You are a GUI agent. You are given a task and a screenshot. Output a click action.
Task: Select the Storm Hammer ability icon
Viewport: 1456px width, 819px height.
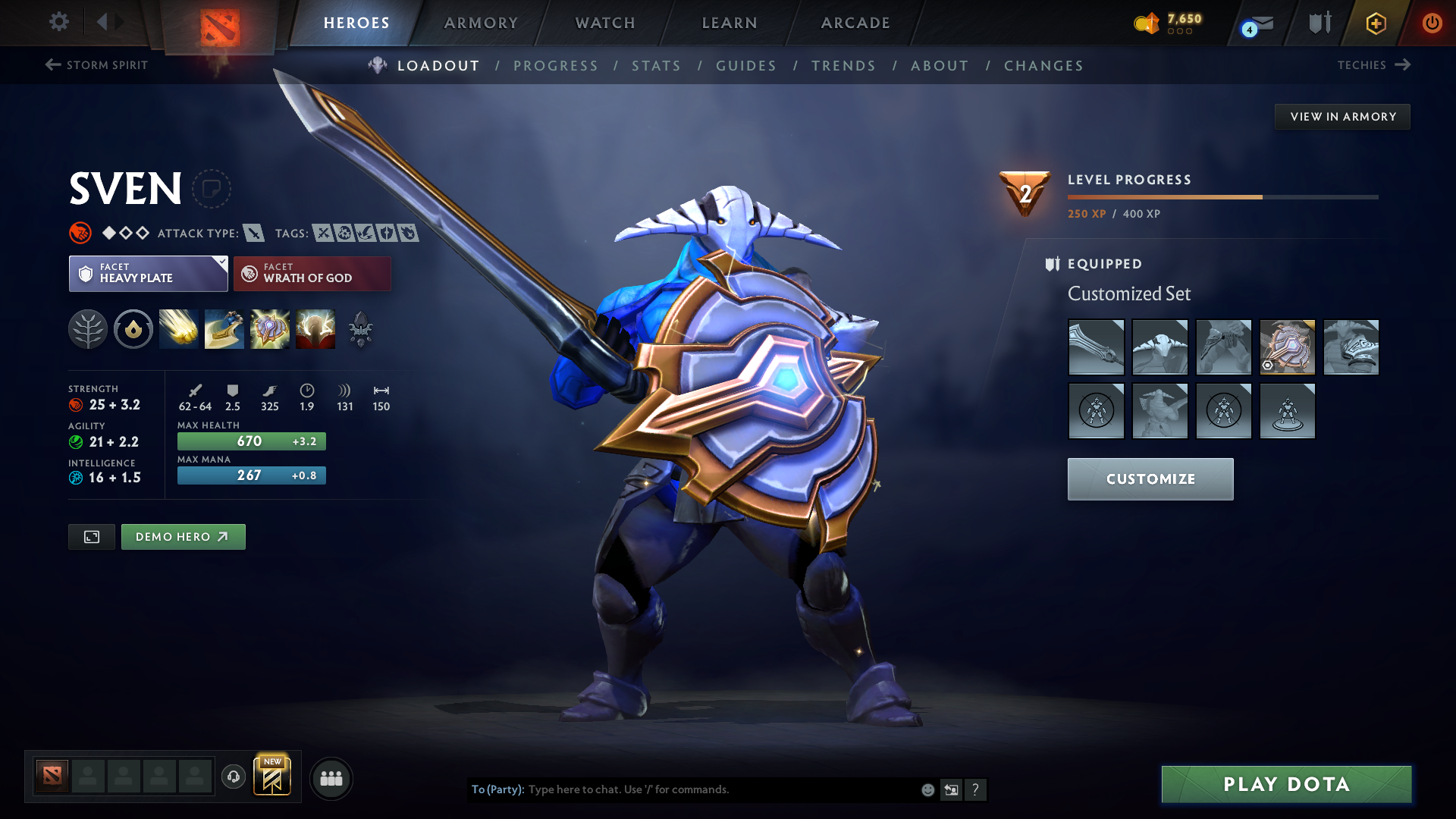[178, 329]
